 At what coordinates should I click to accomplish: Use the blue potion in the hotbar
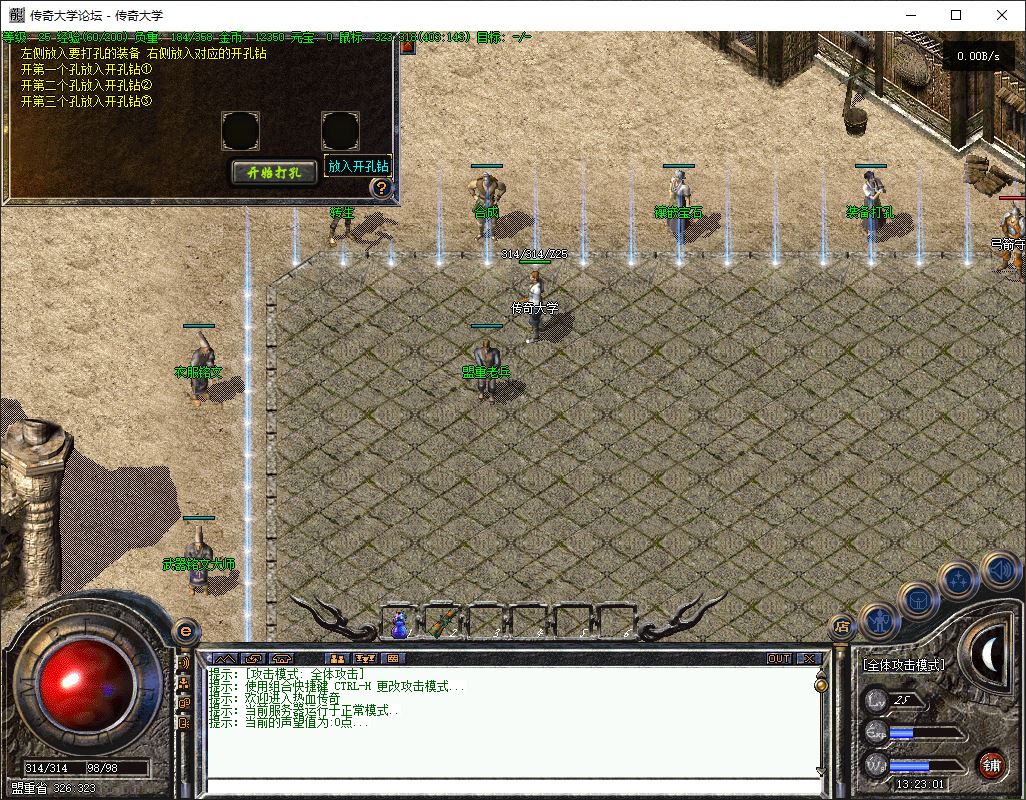click(x=400, y=624)
